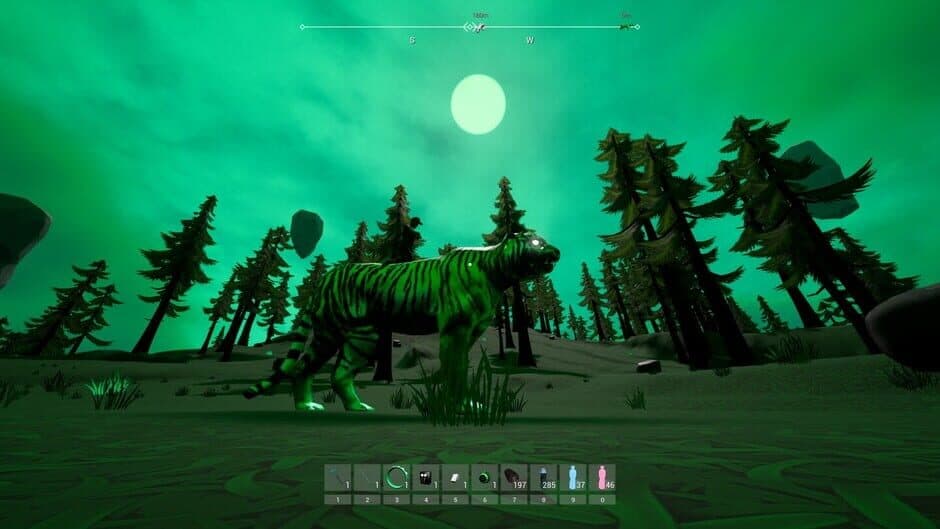Select the pink bottle hotbar slot
The height and width of the screenshot is (529, 940).
pos(602,477)
